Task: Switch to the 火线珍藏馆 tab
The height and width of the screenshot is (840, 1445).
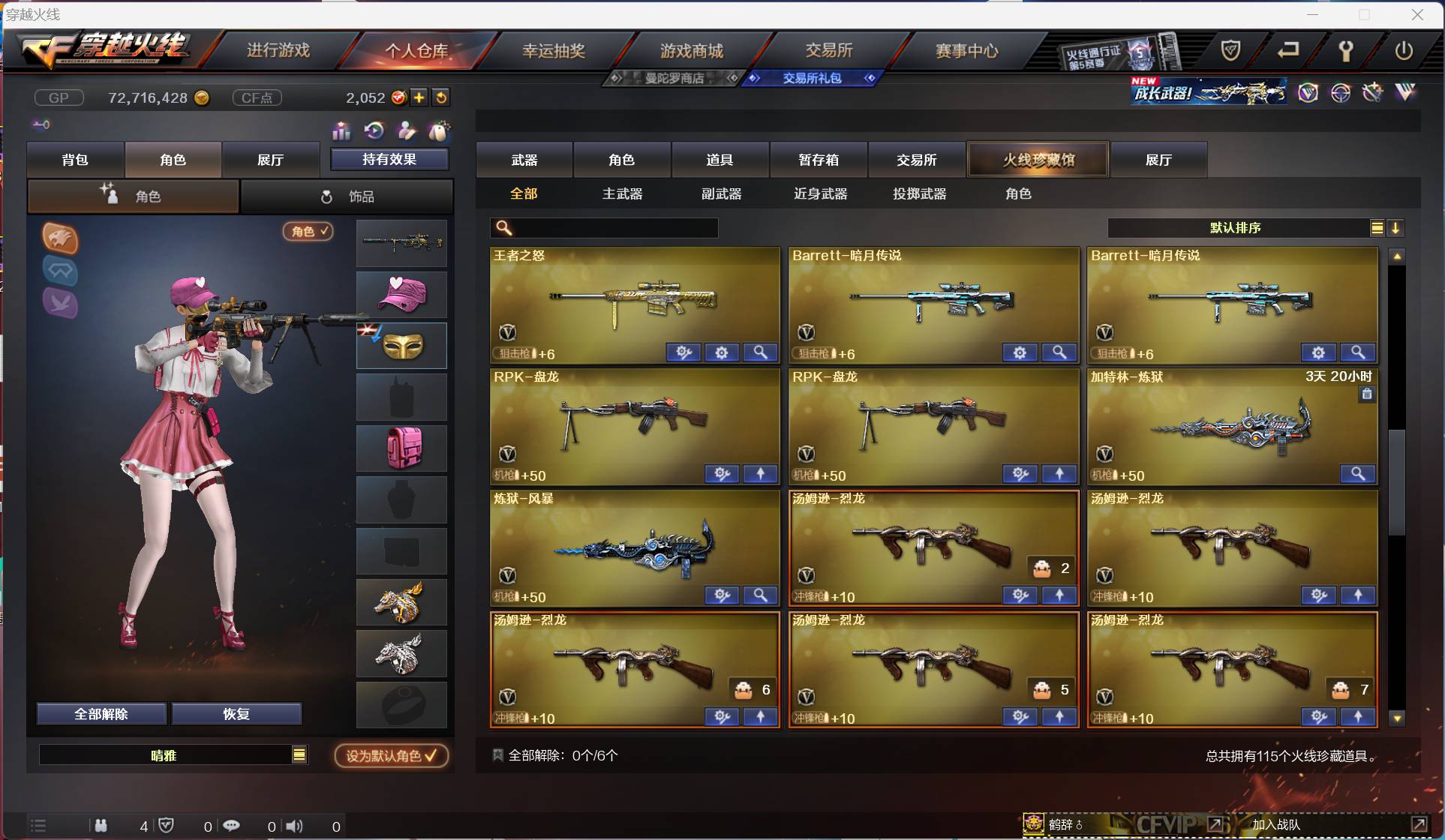Action: (x=1038, y=160)
